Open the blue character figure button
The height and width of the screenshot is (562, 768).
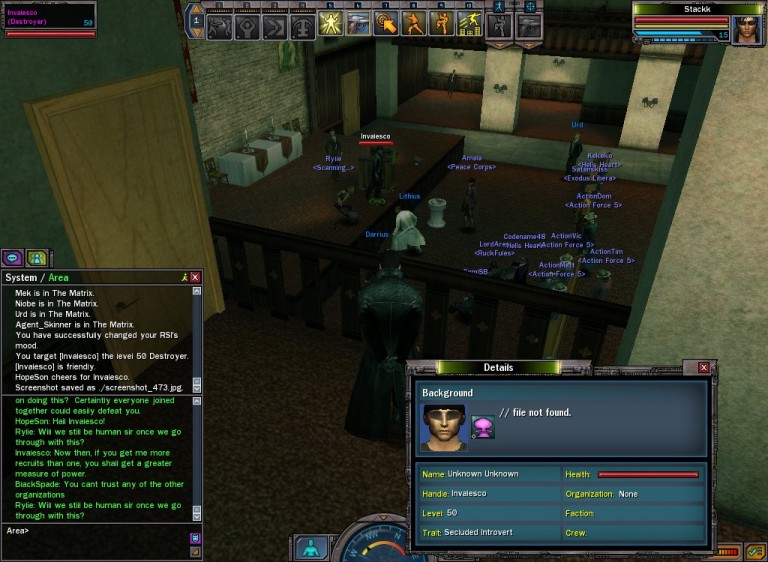coord(310,548)
